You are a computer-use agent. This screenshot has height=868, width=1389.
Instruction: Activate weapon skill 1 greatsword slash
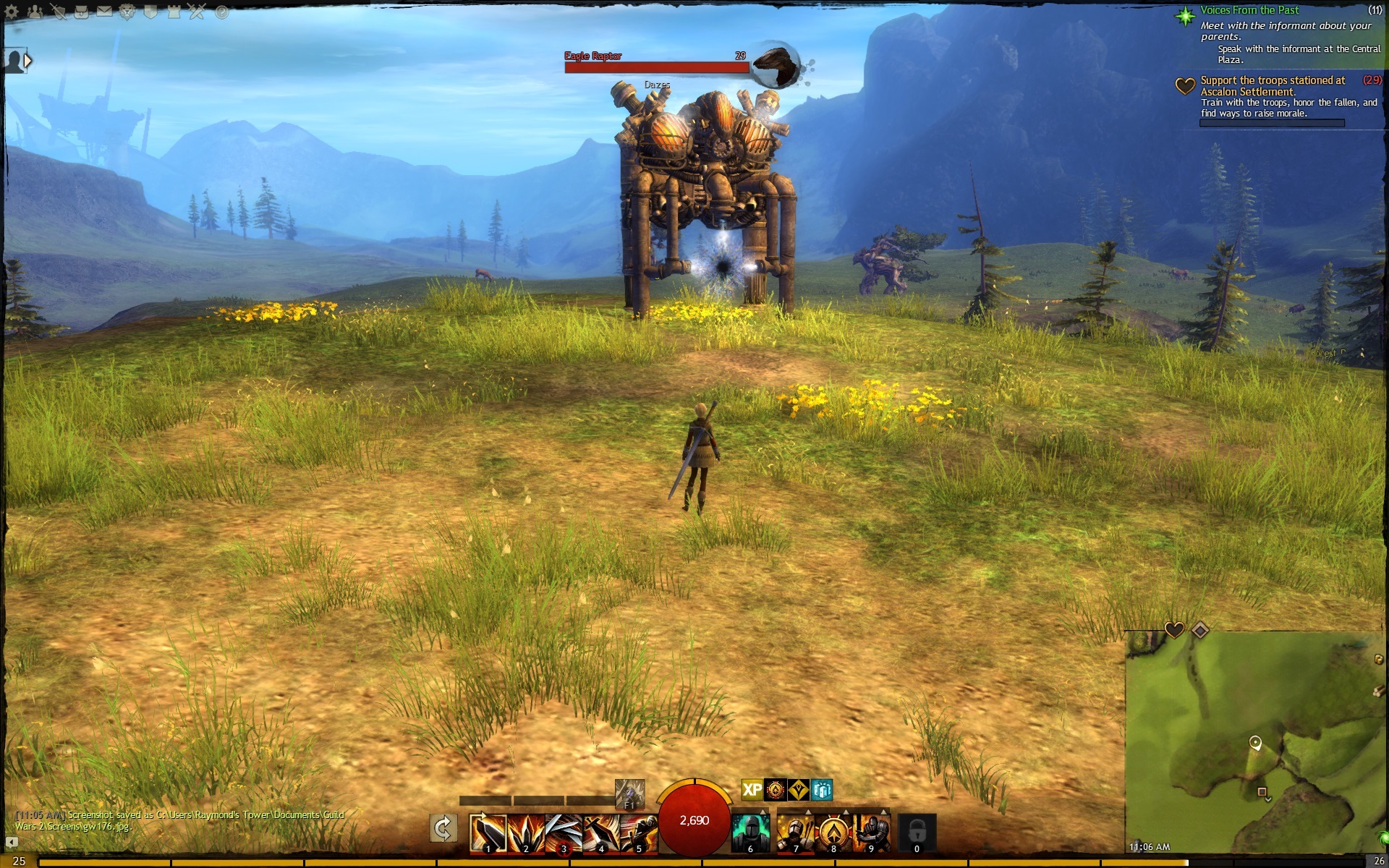pyautogui.click(x=488, y=833)
